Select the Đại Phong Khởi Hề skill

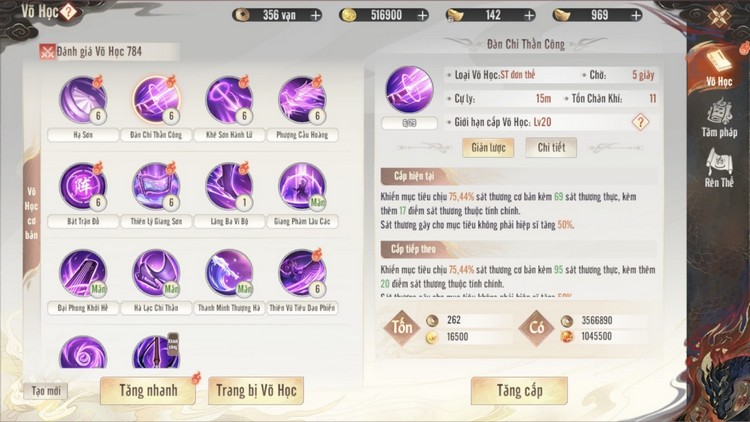pos(83,273)
